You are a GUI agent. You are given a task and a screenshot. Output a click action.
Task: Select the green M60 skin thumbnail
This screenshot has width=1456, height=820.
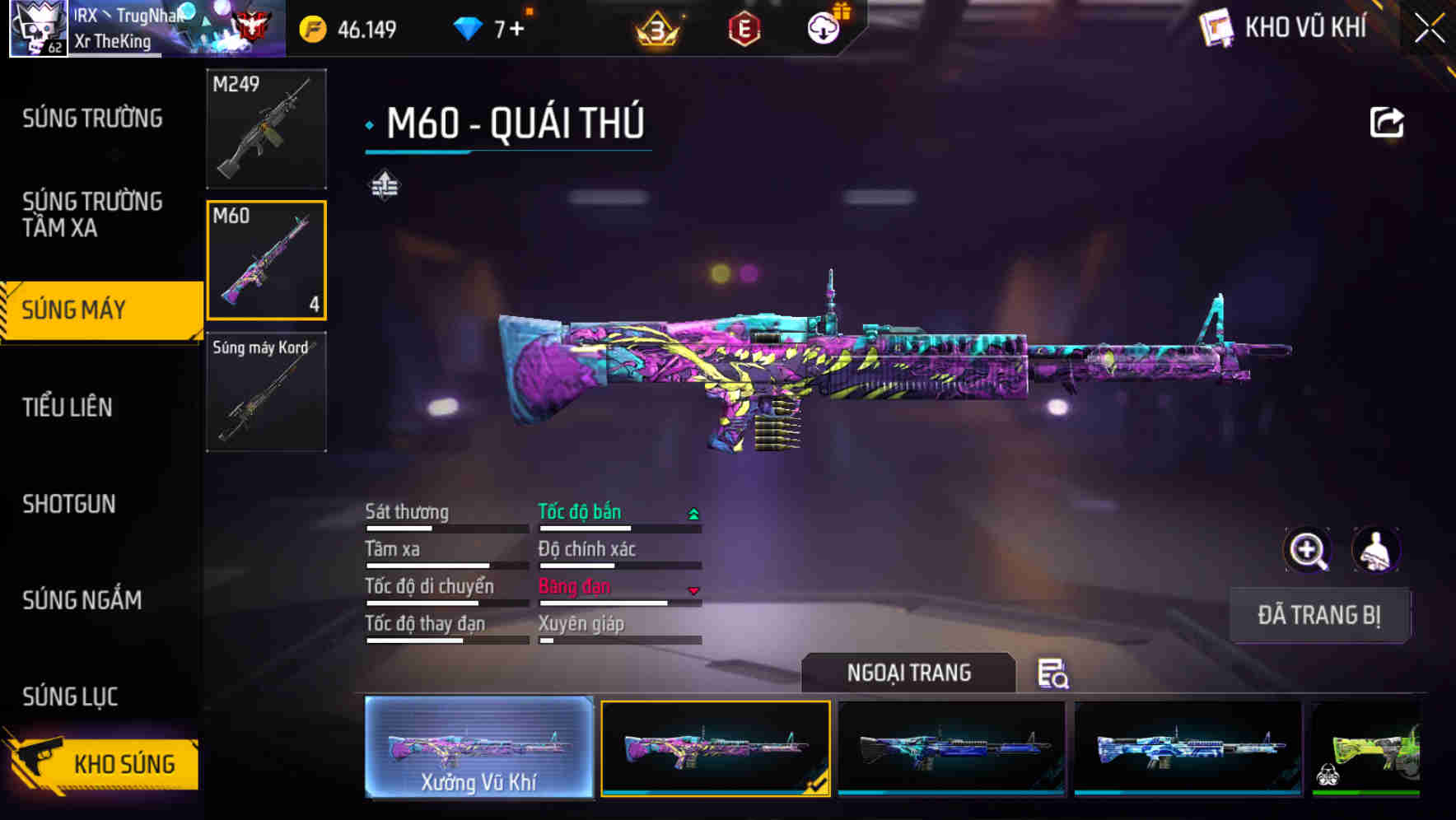[1367, 748]
